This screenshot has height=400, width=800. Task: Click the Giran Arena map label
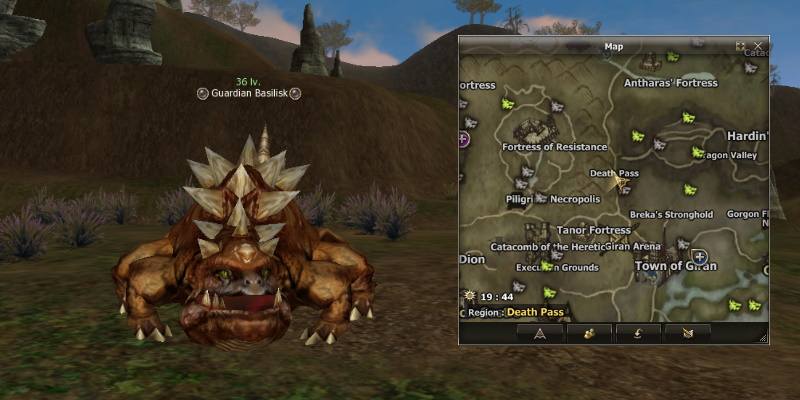634,246
